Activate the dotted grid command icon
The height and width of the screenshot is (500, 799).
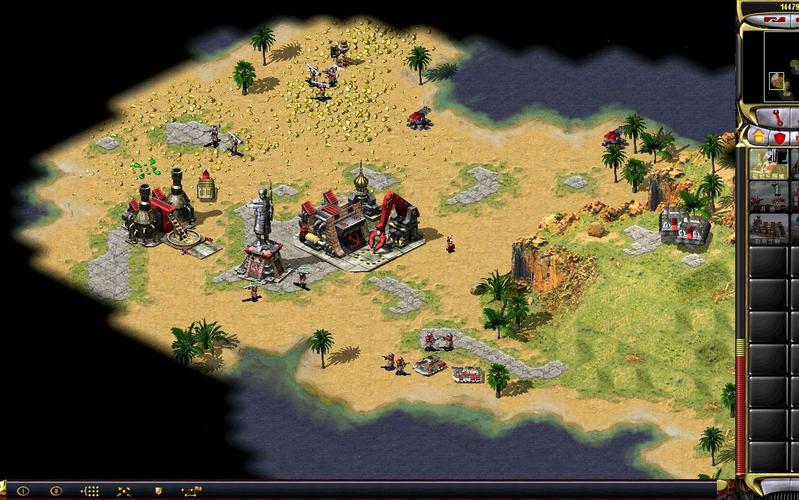[x=90, y=491]
